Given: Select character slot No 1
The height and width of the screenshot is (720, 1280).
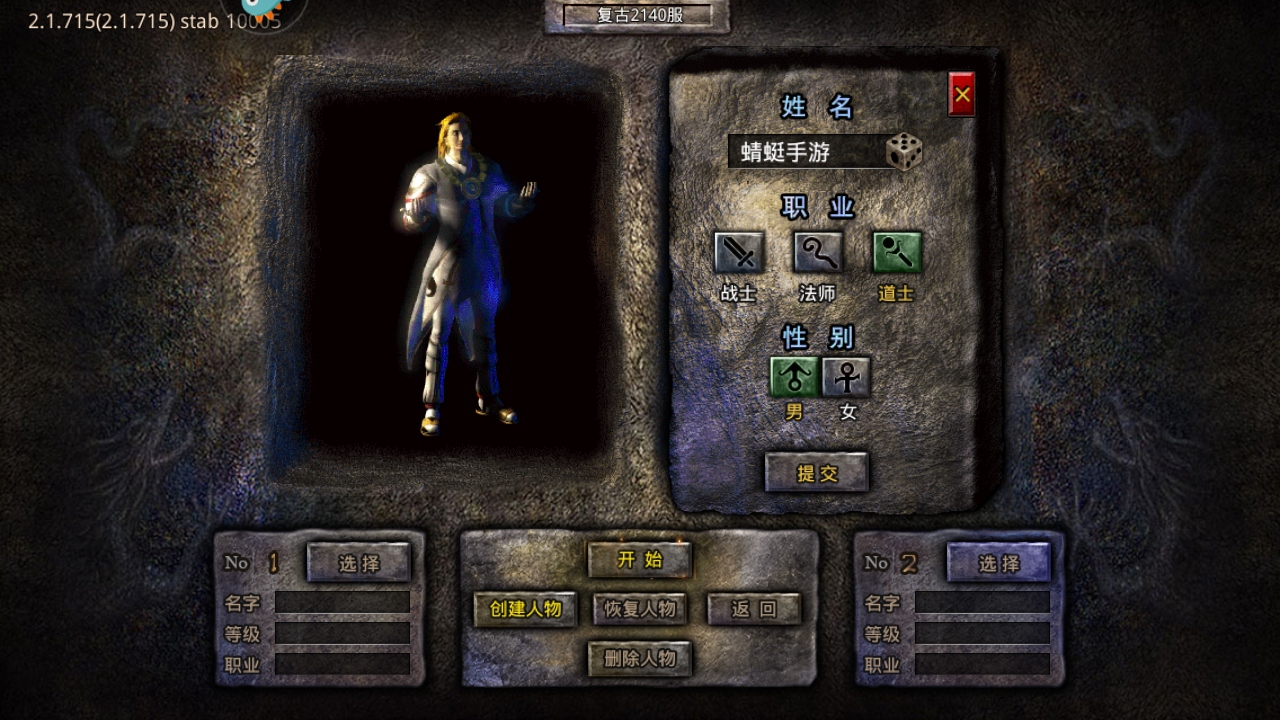Looking at the screenshot, I should pyautogui.click(x=359, y=563).
